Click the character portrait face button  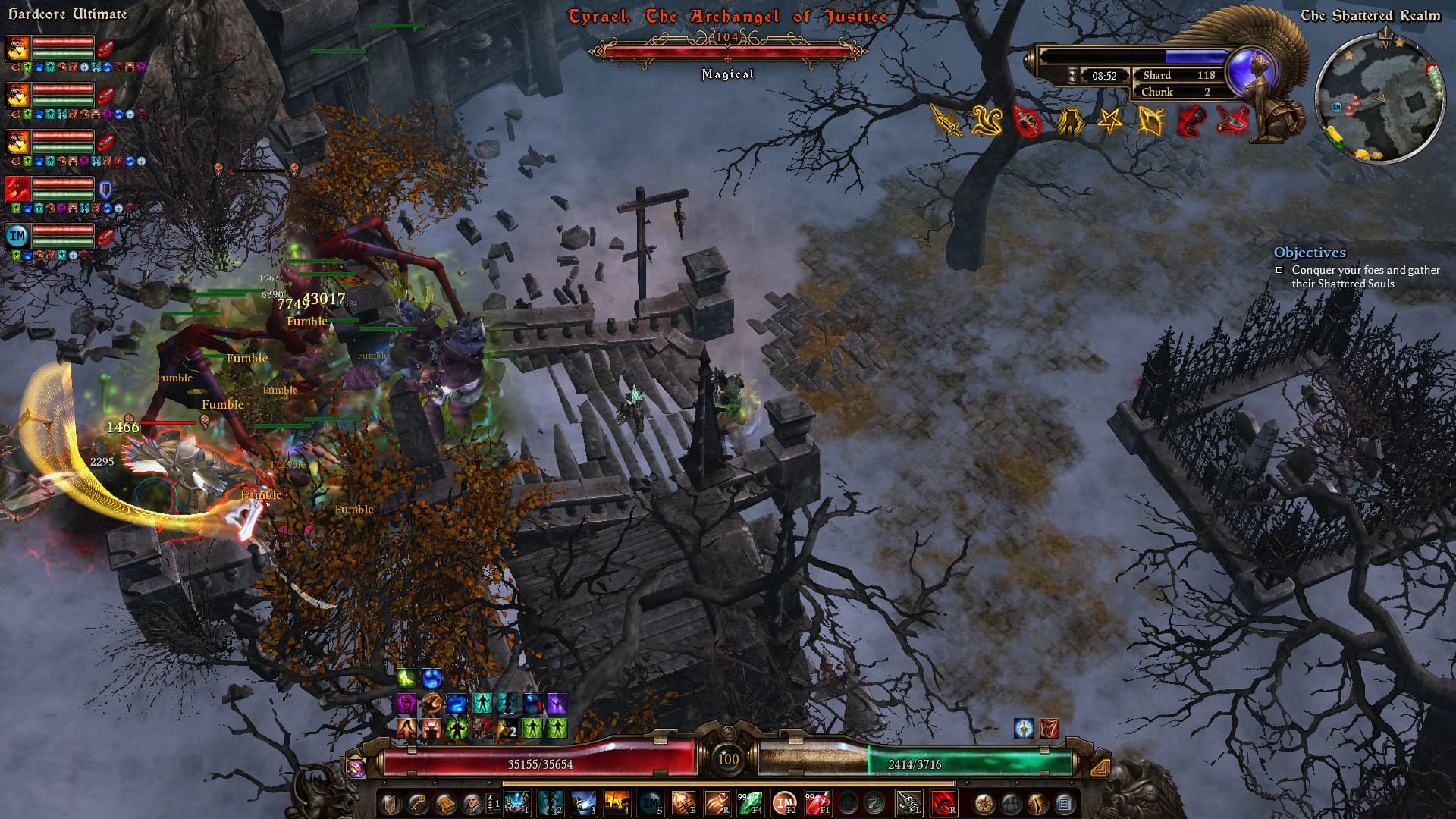[x=472, y=802]
